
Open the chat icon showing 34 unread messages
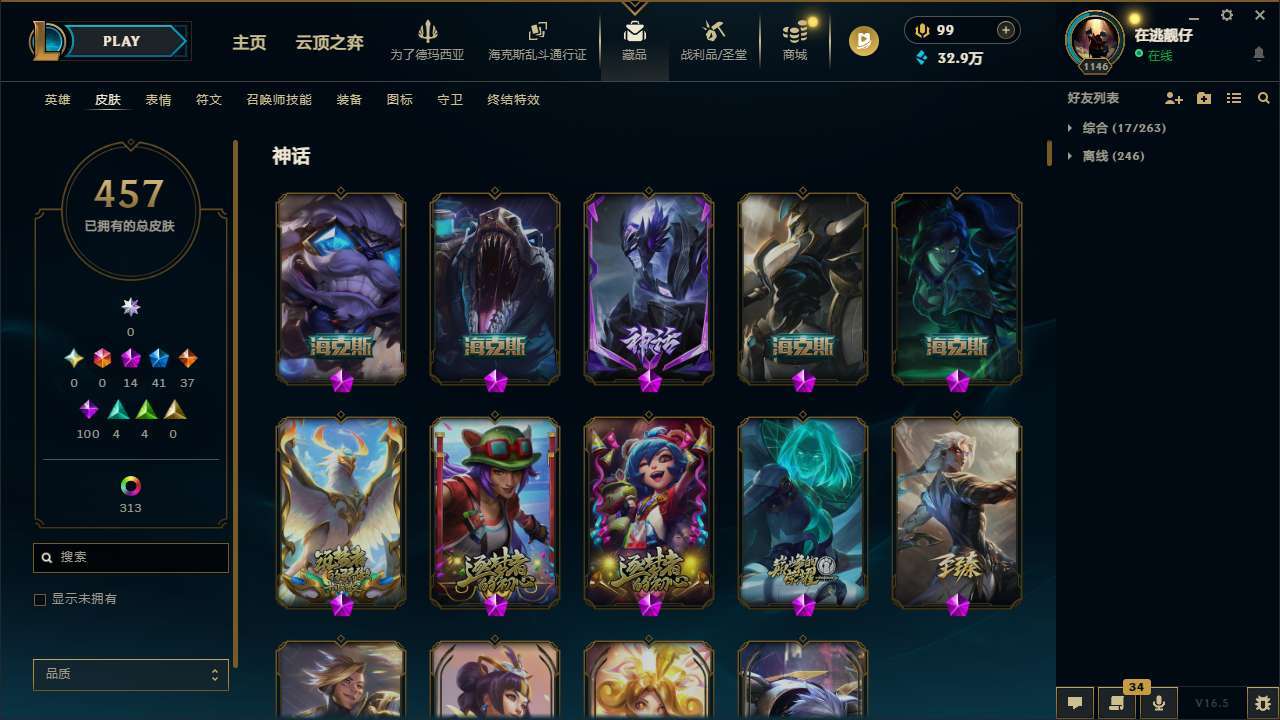pos(1118,702)
